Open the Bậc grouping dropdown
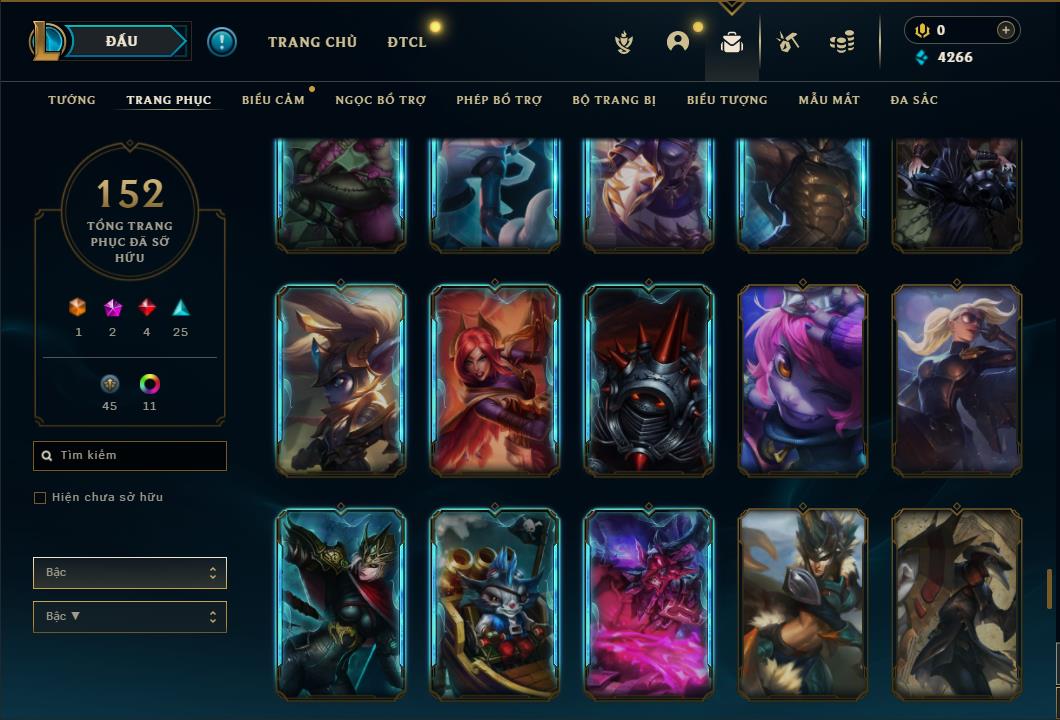 (x=130, y=573)
